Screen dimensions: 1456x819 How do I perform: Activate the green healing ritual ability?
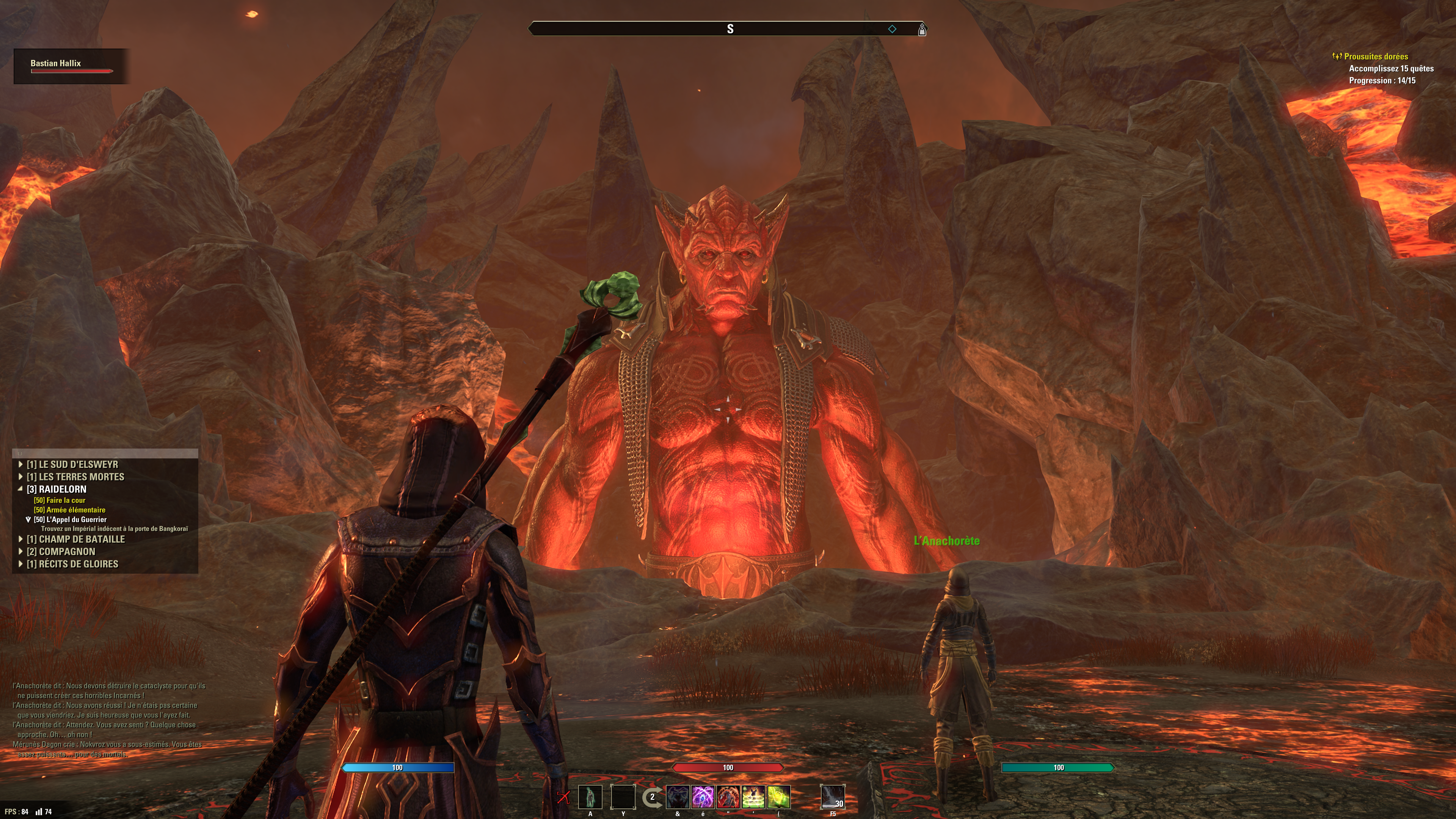point(753,797)
